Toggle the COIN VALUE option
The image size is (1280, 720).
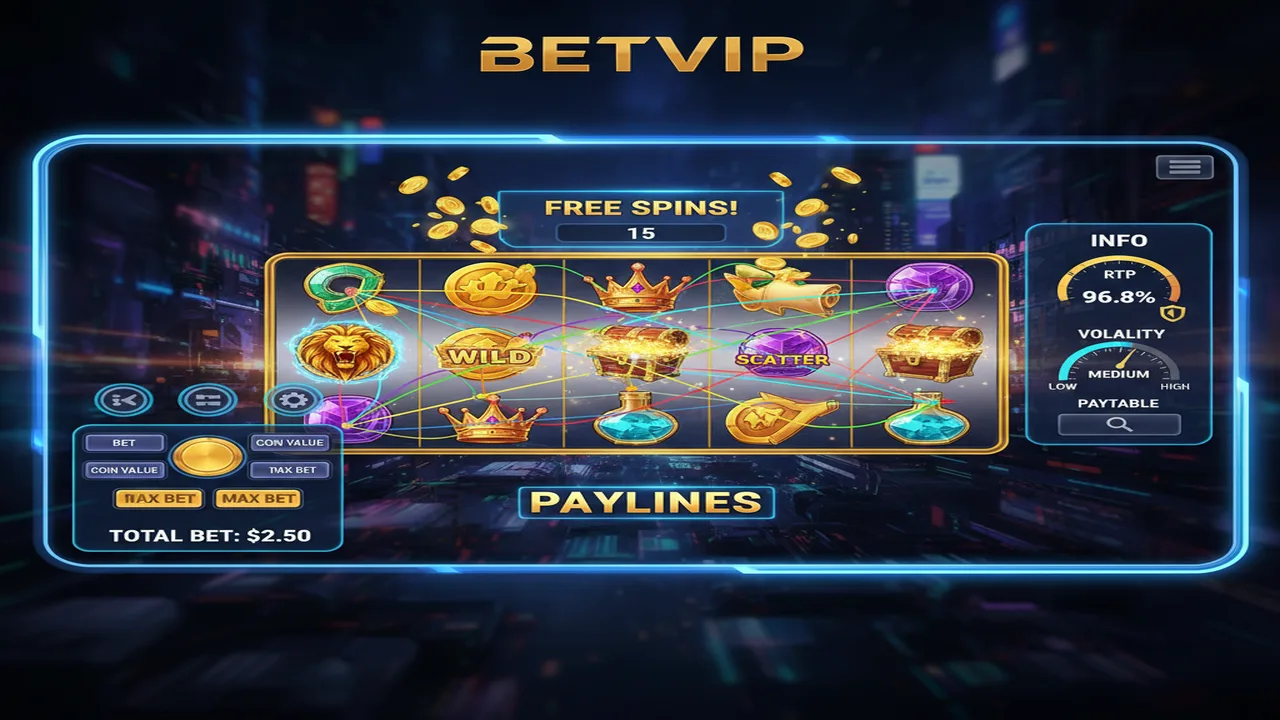[x=125, y=470]
